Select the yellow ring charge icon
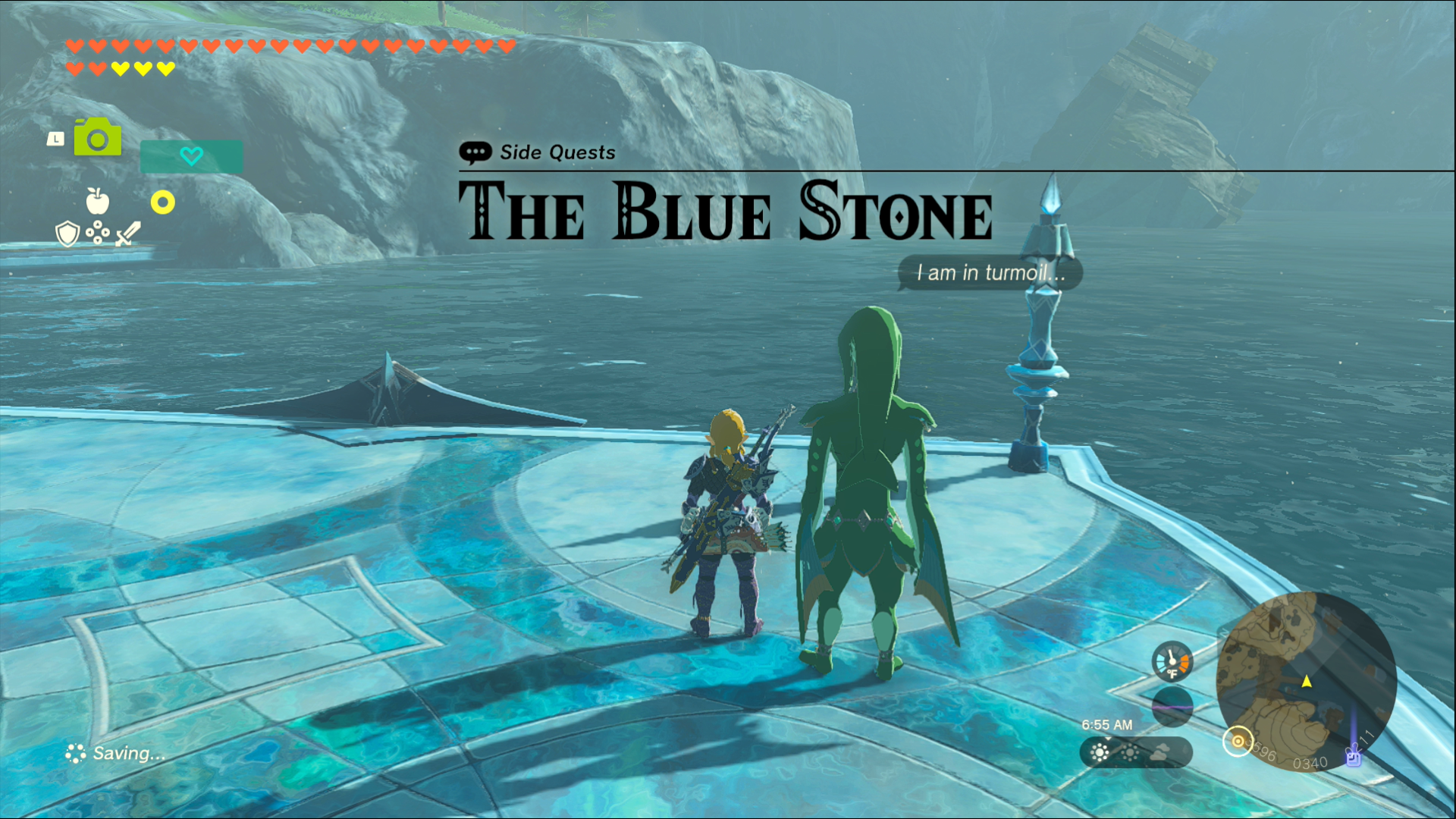The width and height of the screenshot is (1456, 819). 163,202
